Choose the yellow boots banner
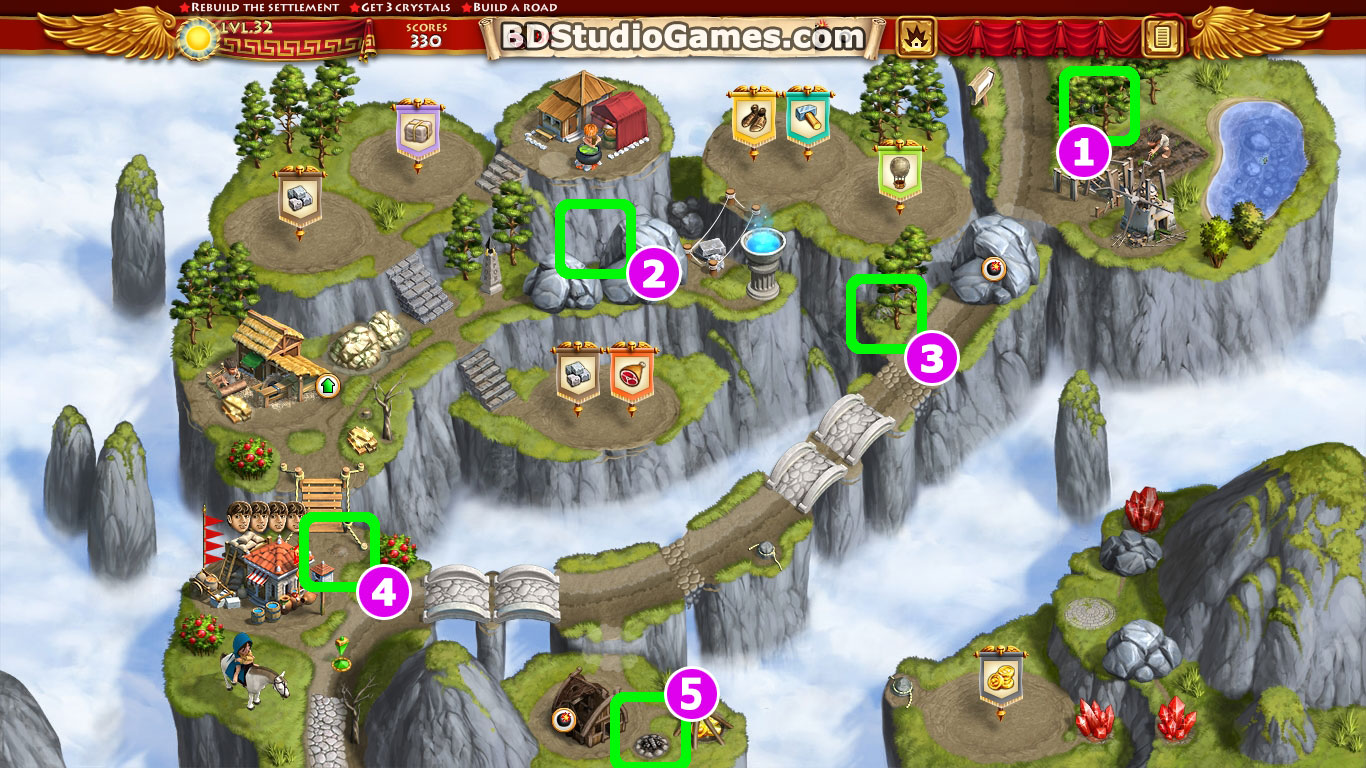Viewport: 1366px width, 768px height. (x=755, y=118)
